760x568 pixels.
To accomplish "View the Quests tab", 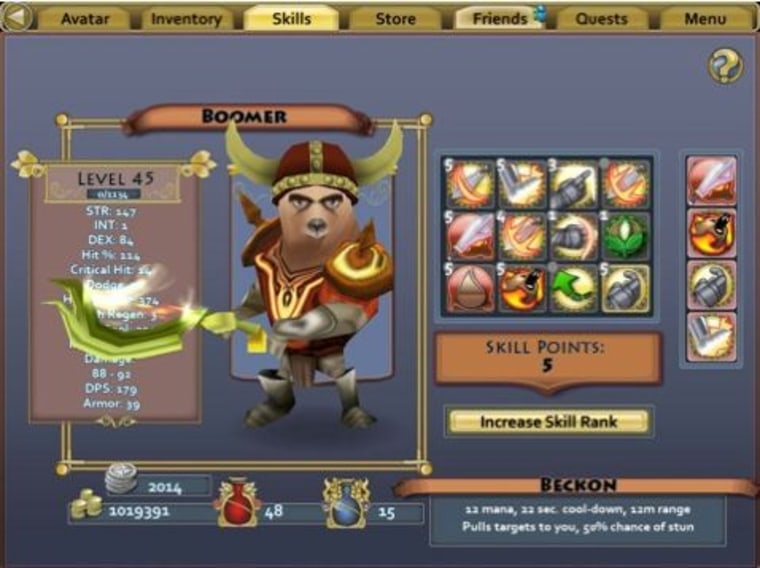I will click(602, 18).
